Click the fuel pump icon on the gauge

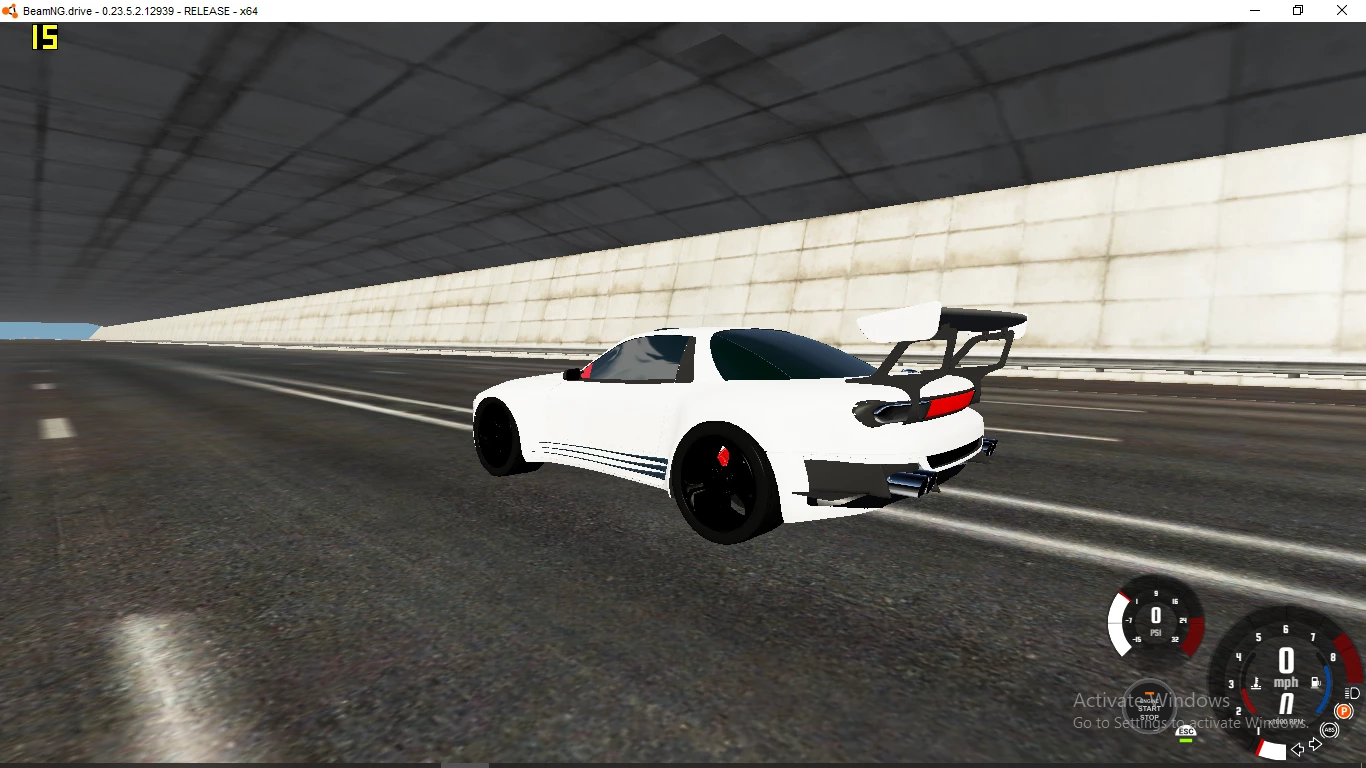tap(1315, 684)
